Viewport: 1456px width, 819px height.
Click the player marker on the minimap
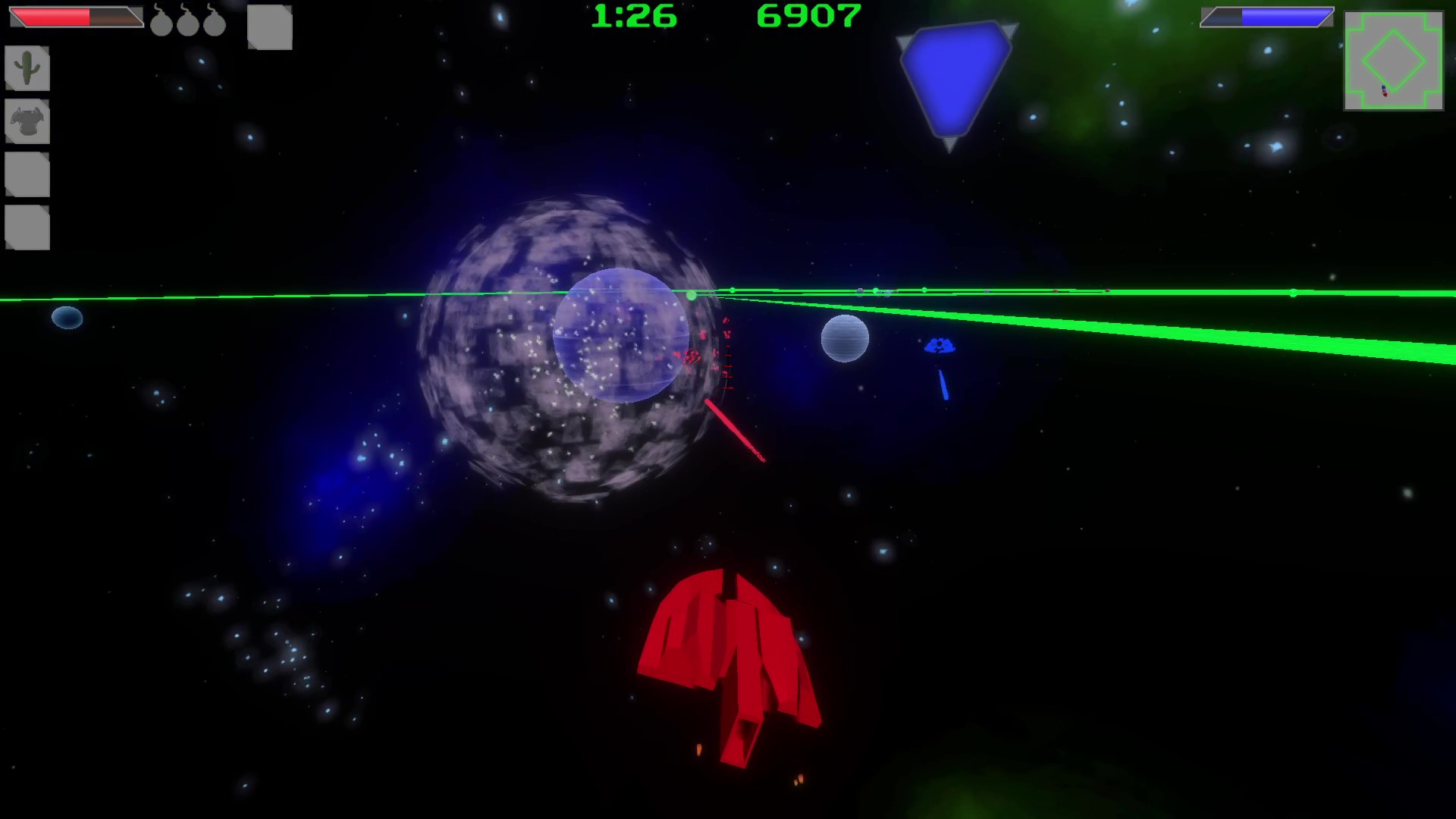1385,93
